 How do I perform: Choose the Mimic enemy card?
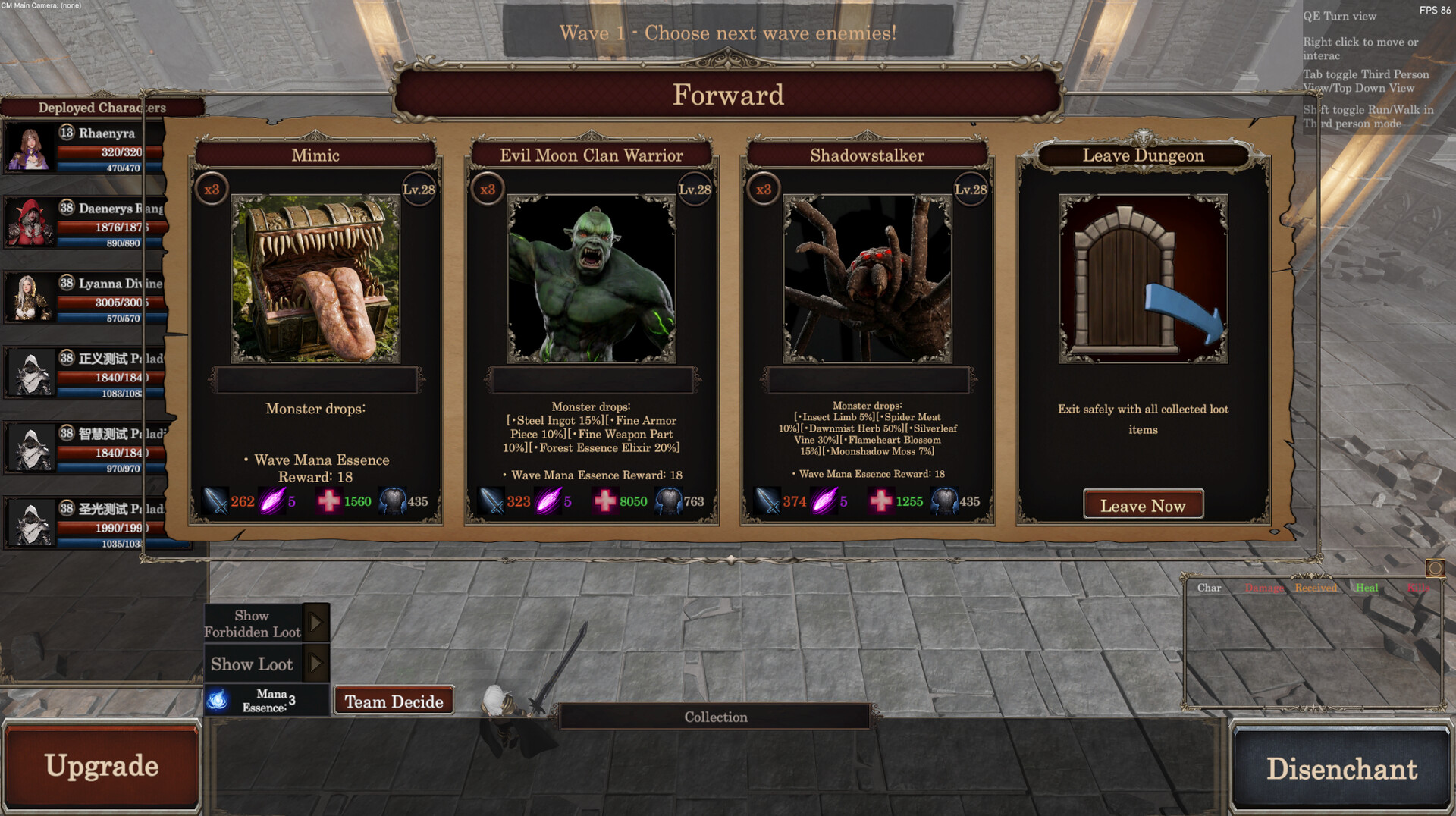pyautogui.click(x=315, y=279)
